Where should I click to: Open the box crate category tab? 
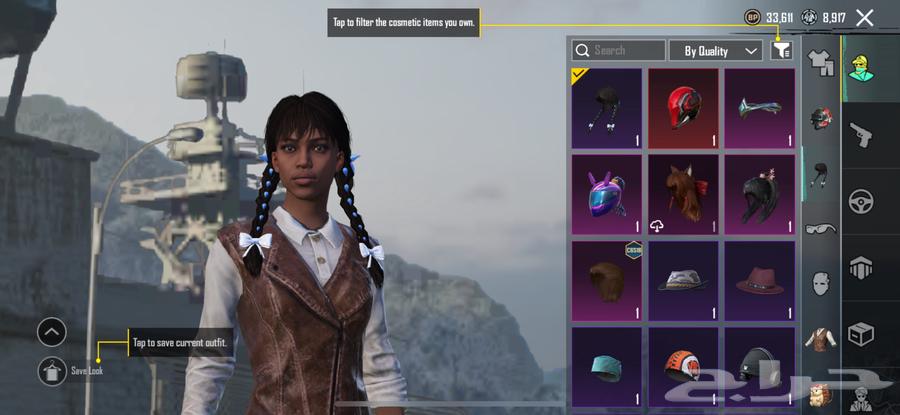pyautogui.click(x=860, y=333)
